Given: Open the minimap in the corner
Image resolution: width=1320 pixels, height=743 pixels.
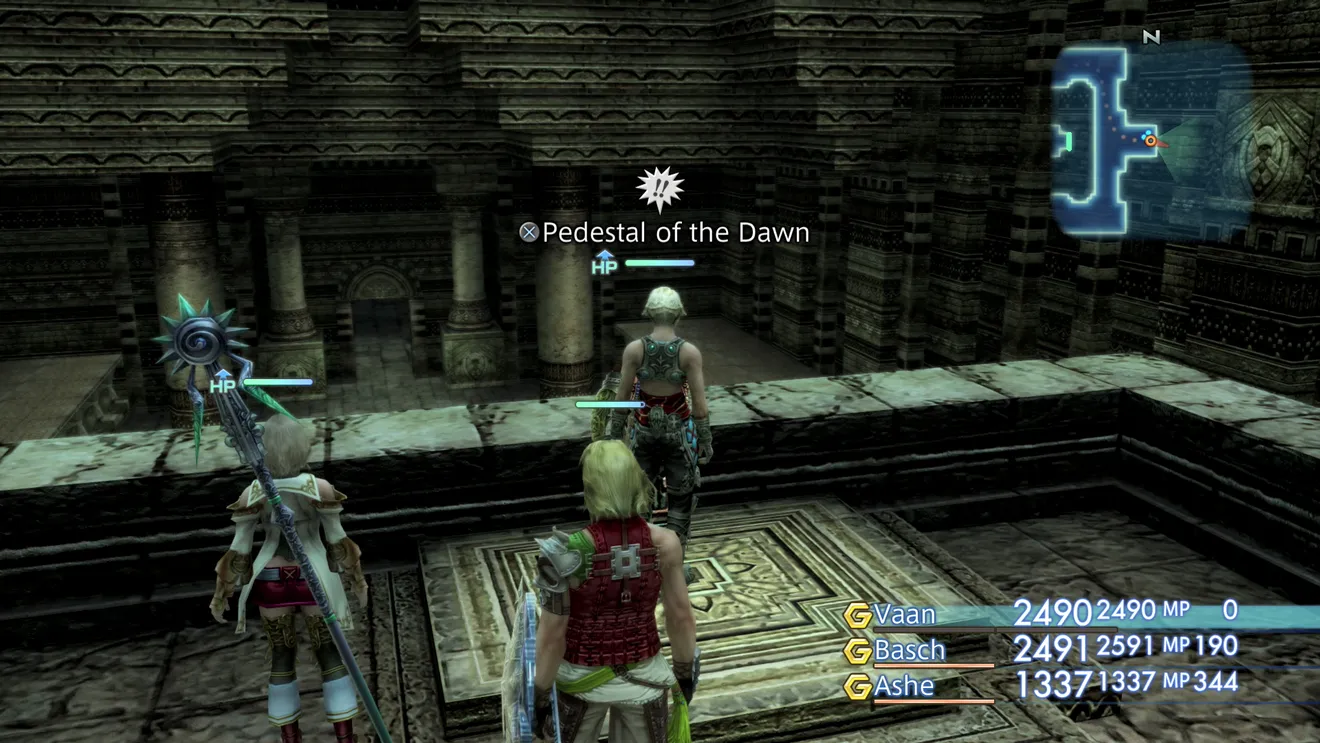Looking at the screenshot, I should (1150, 140).
